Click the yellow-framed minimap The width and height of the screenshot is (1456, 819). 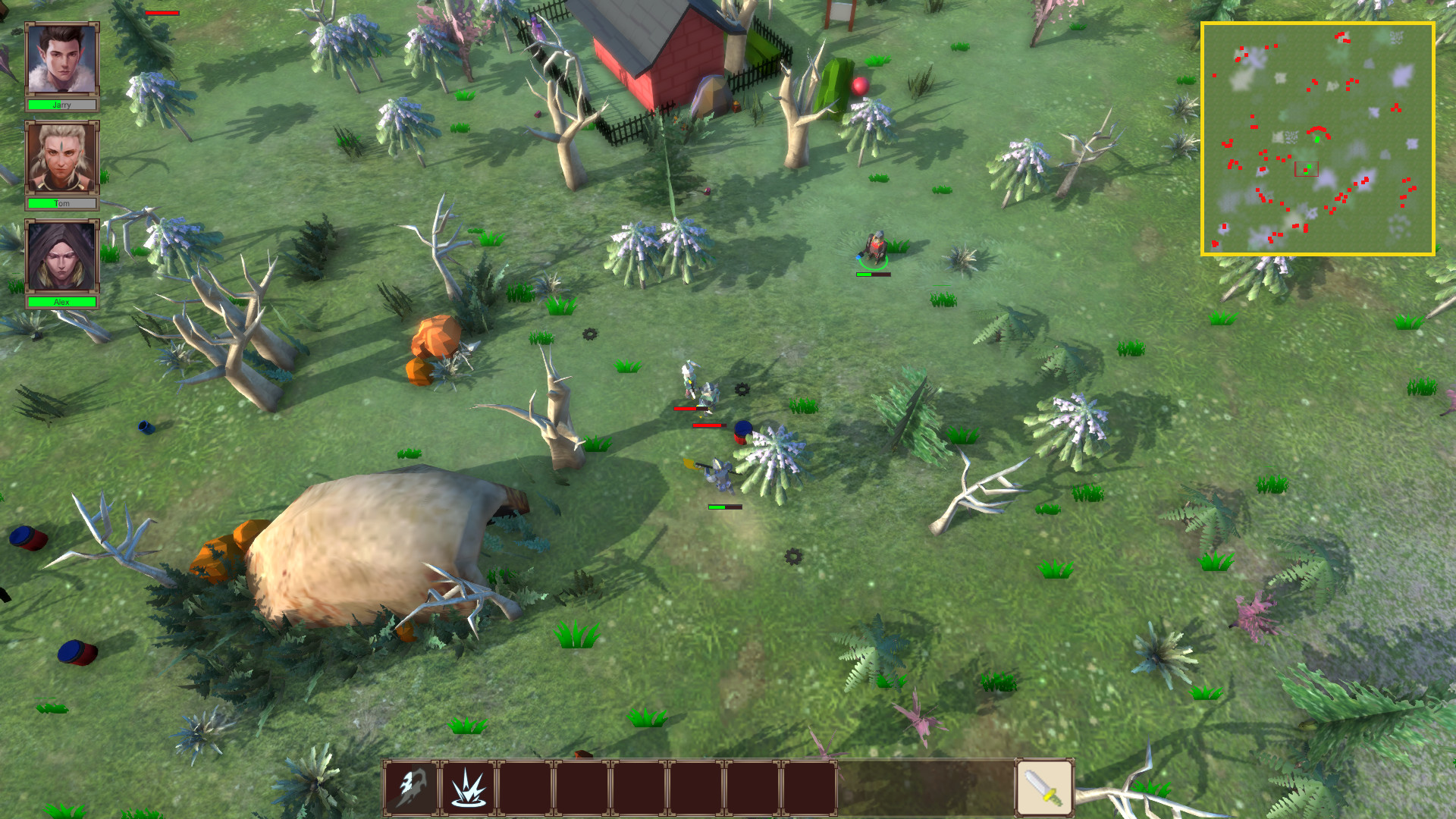click(x=1318, y=139)
